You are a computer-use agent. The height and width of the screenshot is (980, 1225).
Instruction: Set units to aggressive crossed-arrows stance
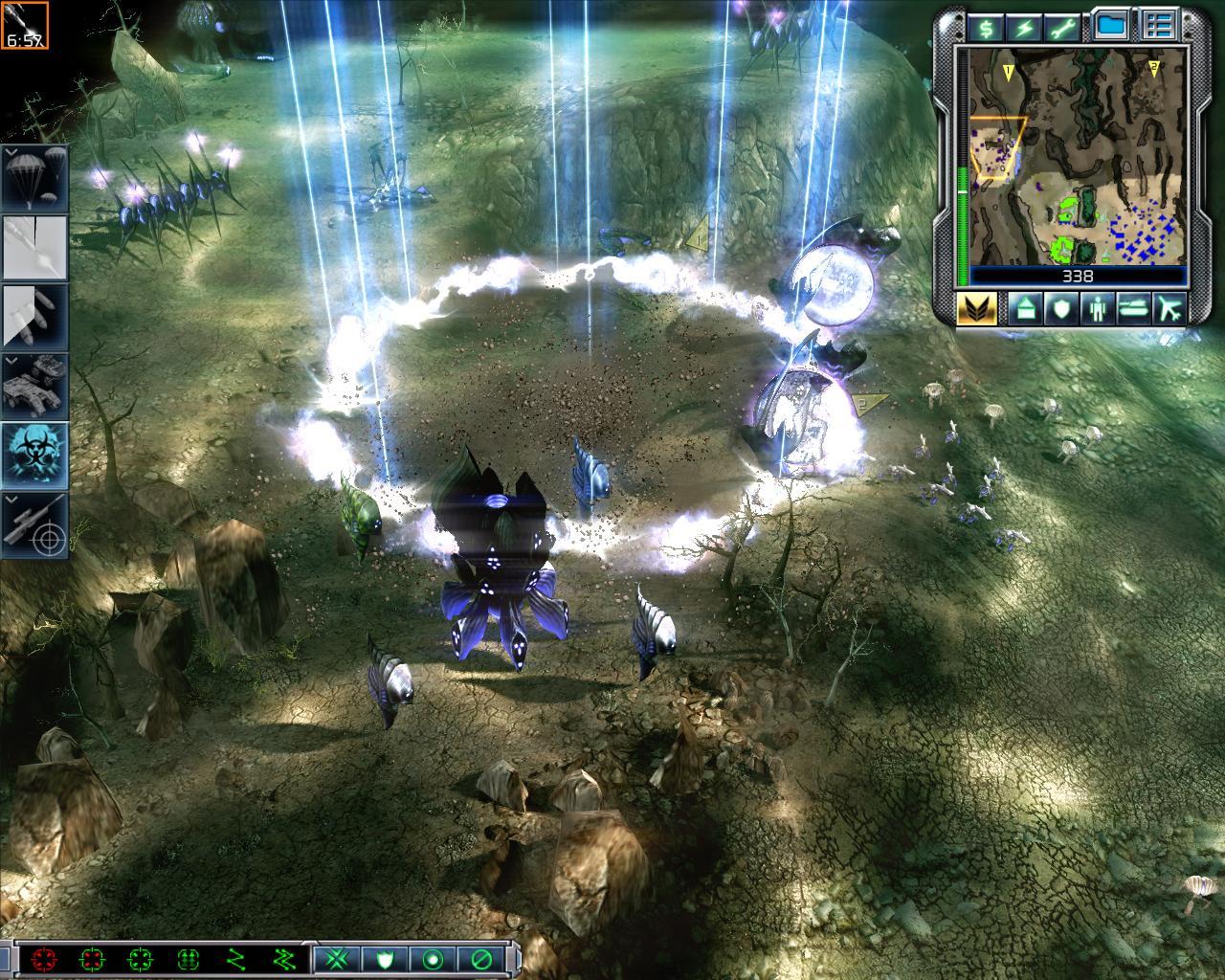click(x=337, y=958)
